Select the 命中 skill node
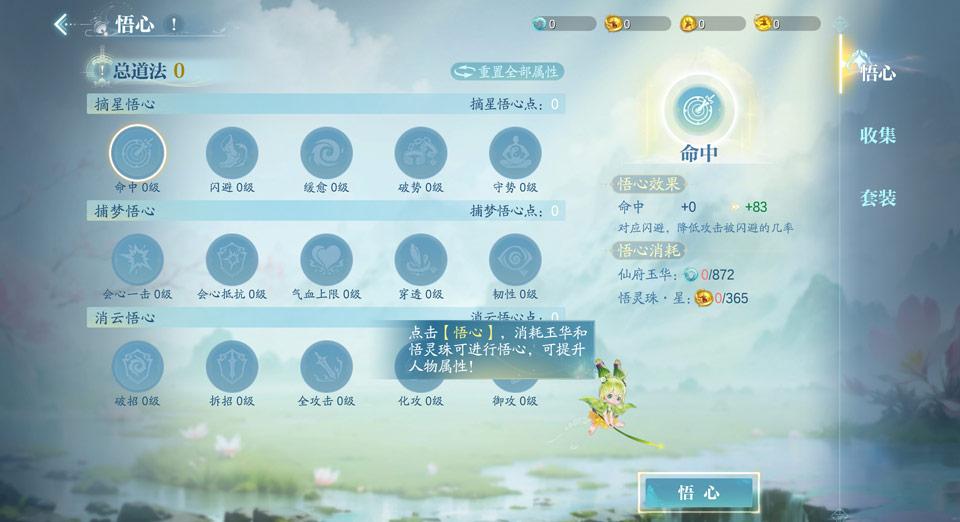 click(137, 153)
